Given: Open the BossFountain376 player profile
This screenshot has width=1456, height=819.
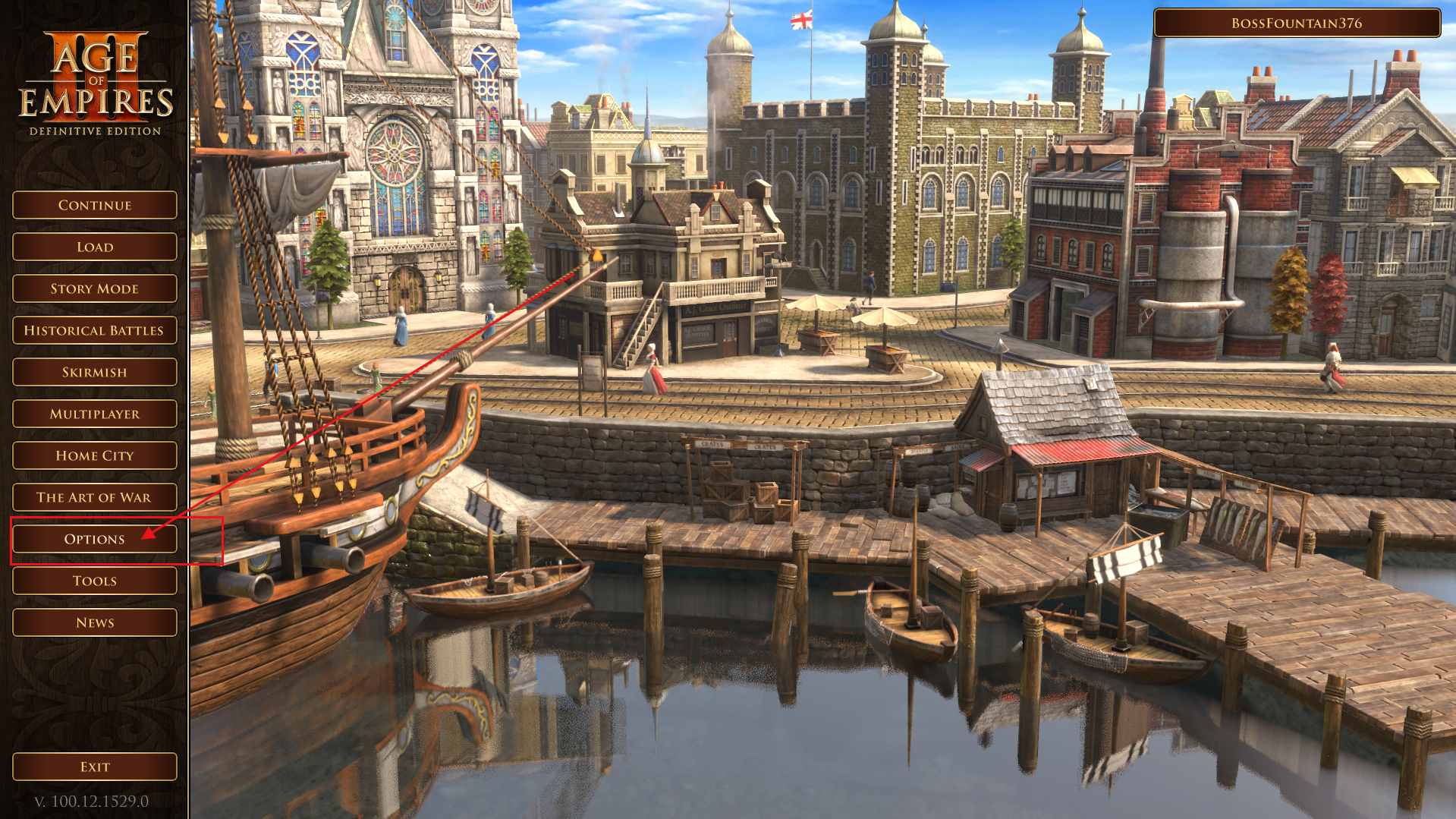Looking at the screenshot, I should click(x=1297, y=23).
